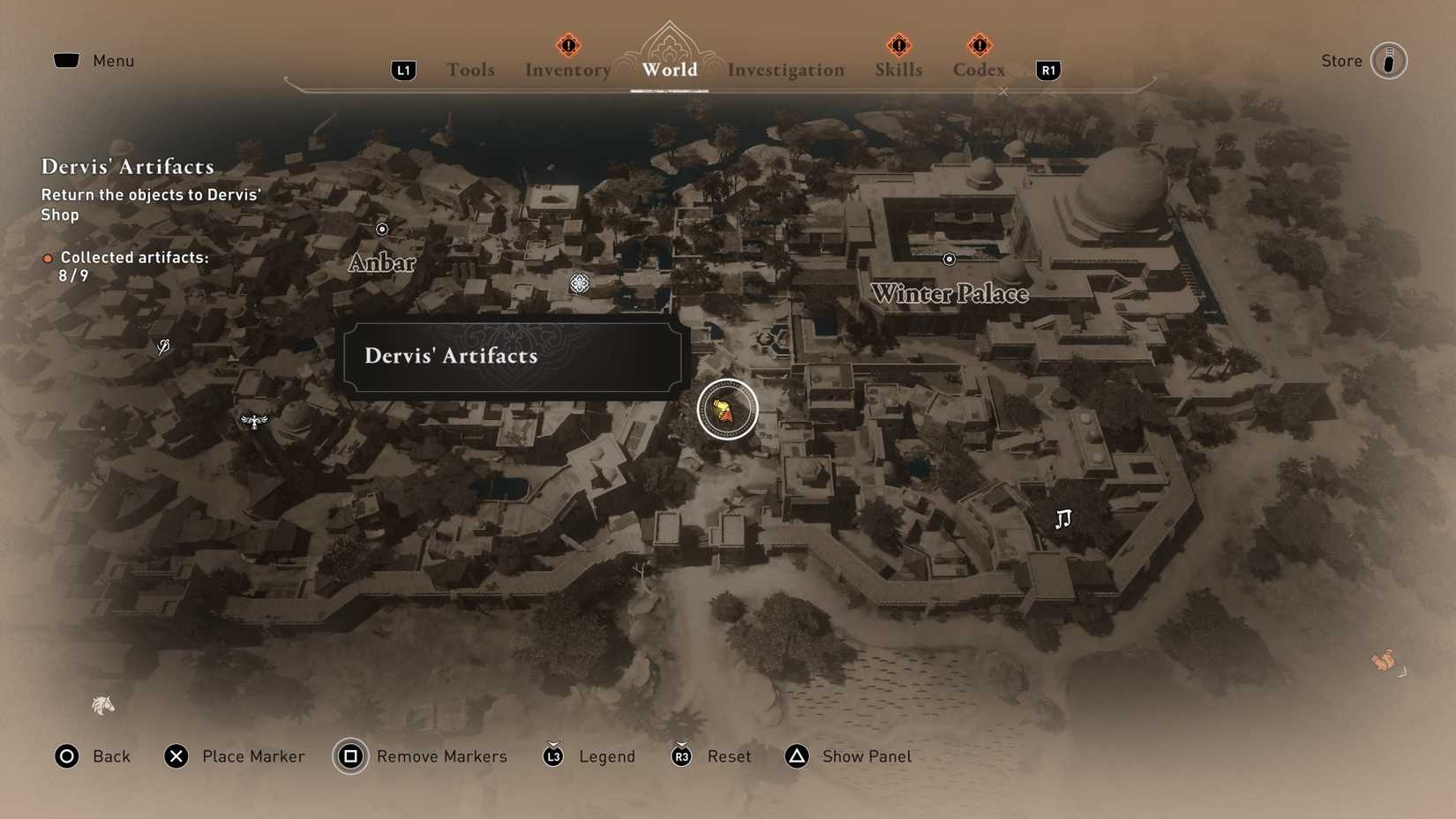Image resolution: width=1456 pixels, height=819 pixels.
Task: Click the Dervis' Artifacts title panel
Action: [x=513, y=357]
